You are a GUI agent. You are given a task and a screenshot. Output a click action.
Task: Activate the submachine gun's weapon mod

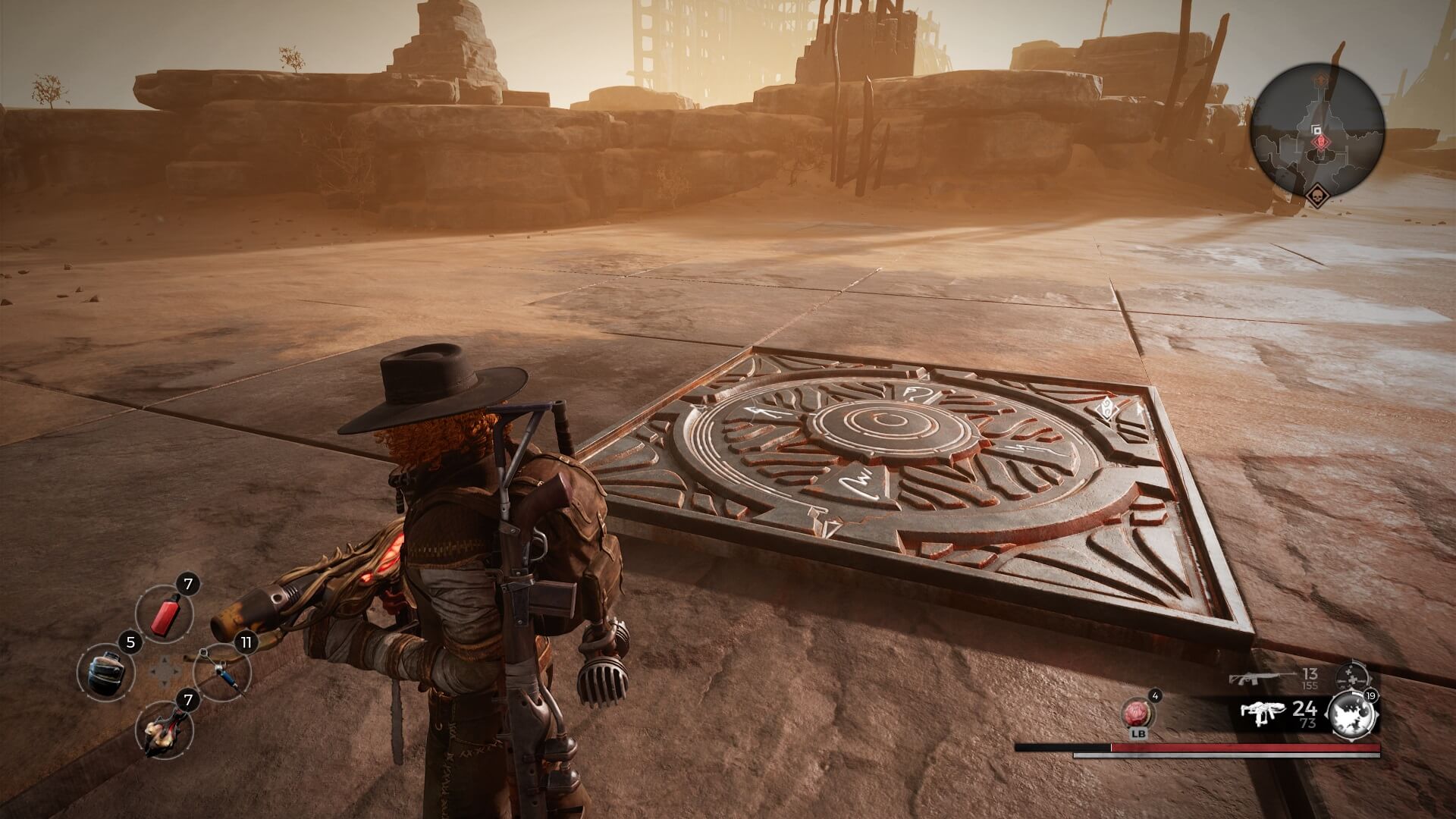click(x=1353, y=717)
